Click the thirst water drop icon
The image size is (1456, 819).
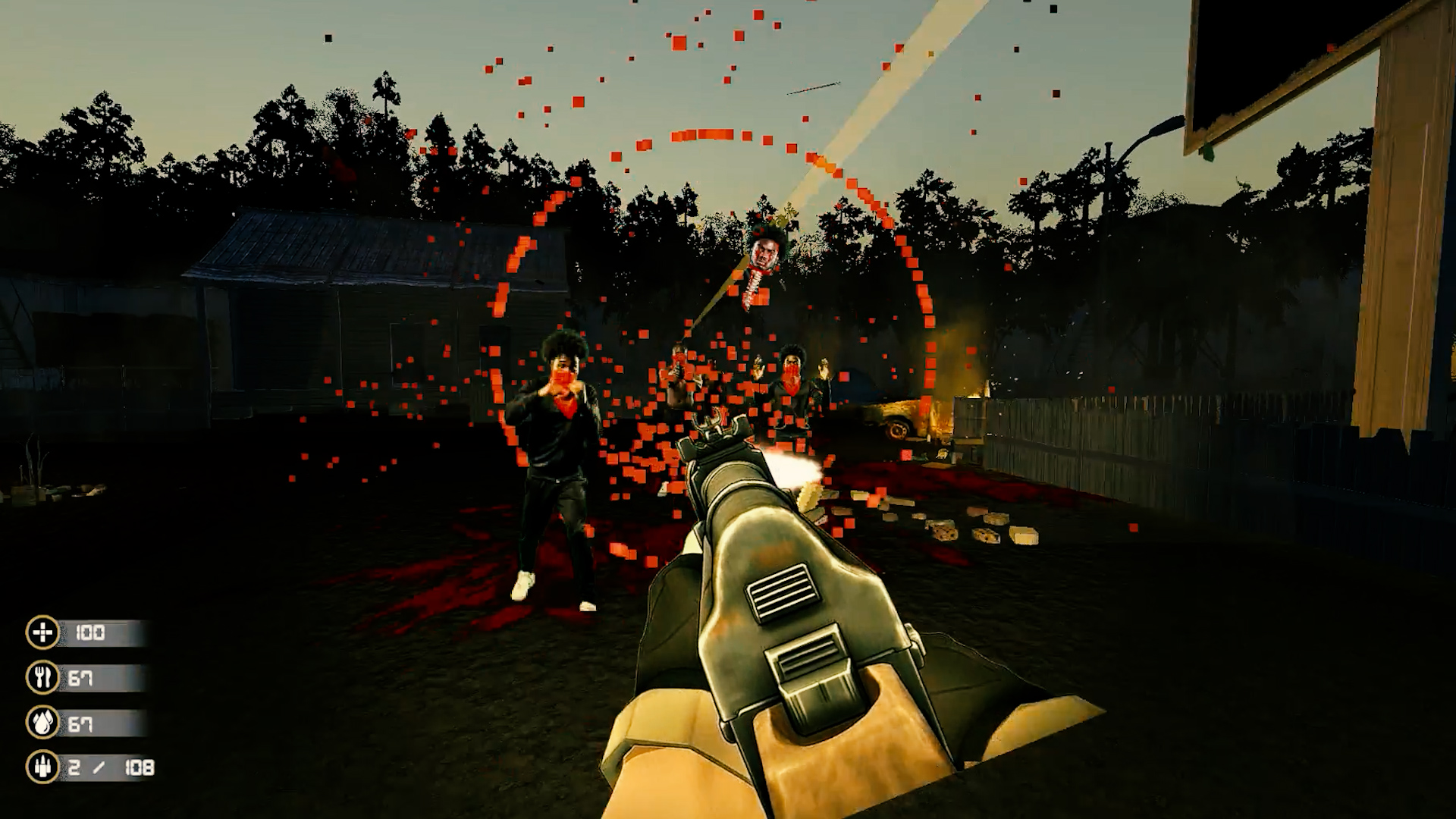43,723
